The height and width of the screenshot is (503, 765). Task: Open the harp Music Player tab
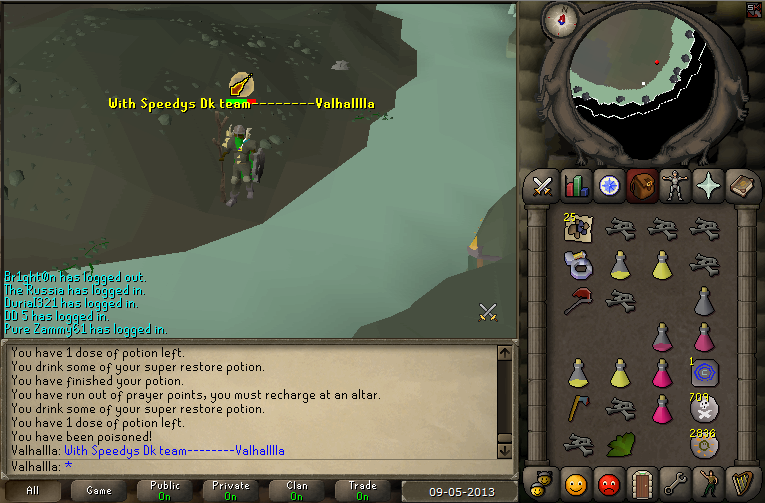pos(740,483)
